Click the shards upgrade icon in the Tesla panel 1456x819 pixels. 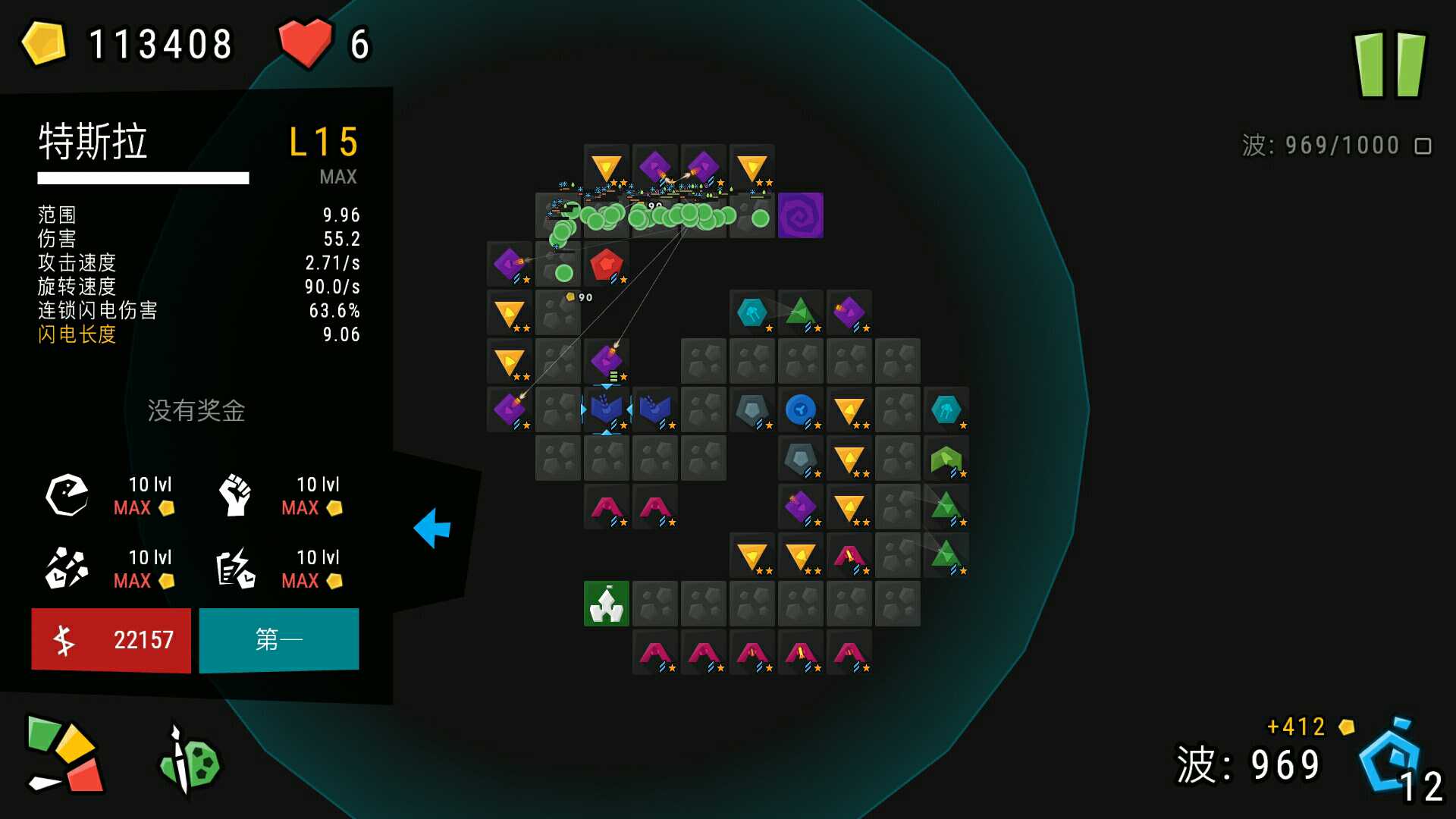[x=67, y=567]
